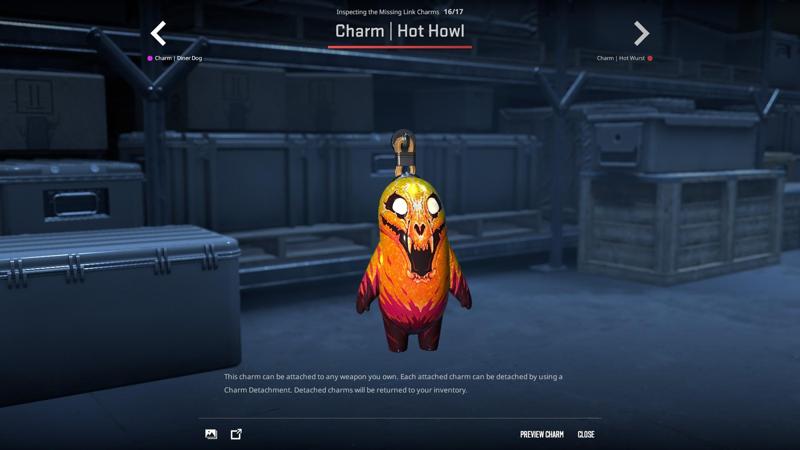Click the Preview Charm button
This screenshot has height=450, width=800.
tap(541, 434)
